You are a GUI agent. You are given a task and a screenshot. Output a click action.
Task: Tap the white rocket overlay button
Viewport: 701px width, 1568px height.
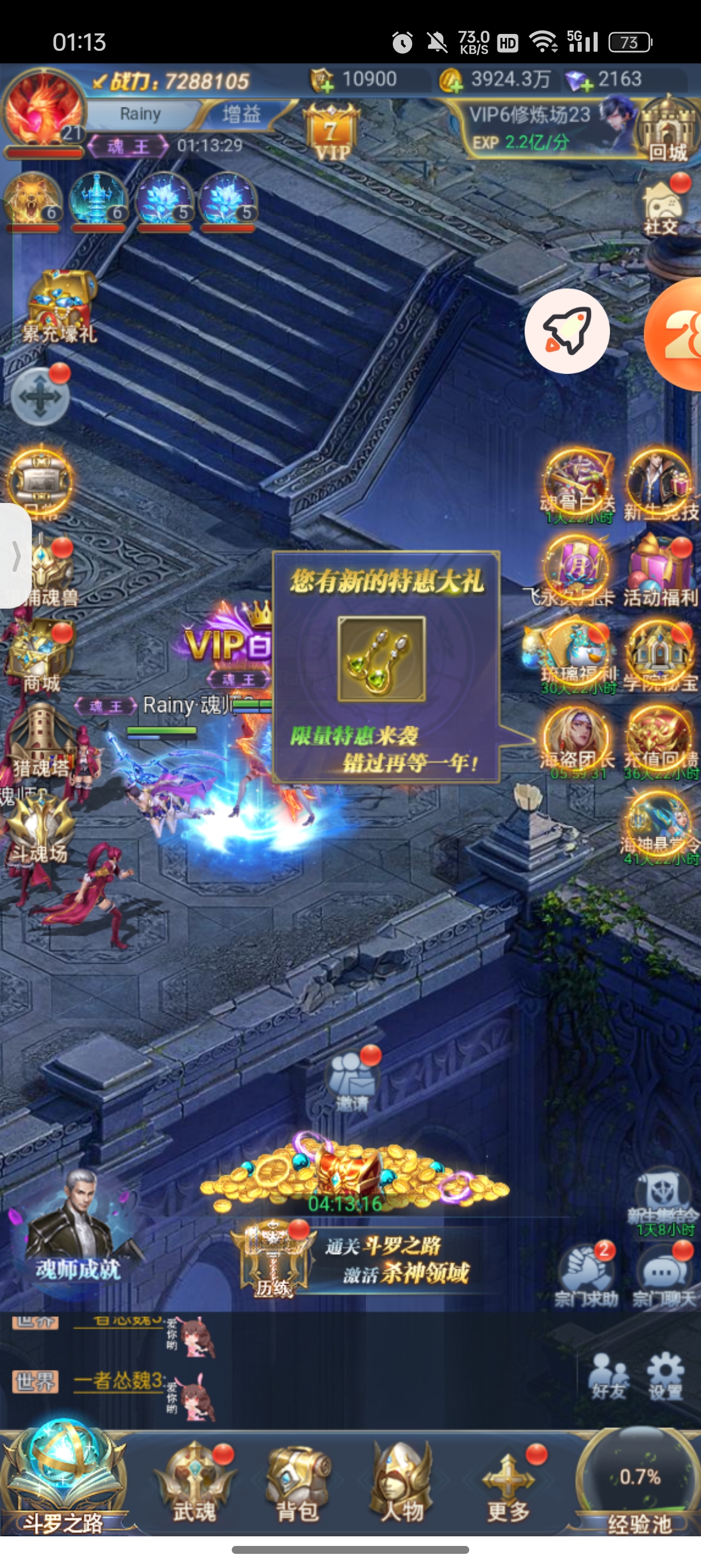pos(567,331)
